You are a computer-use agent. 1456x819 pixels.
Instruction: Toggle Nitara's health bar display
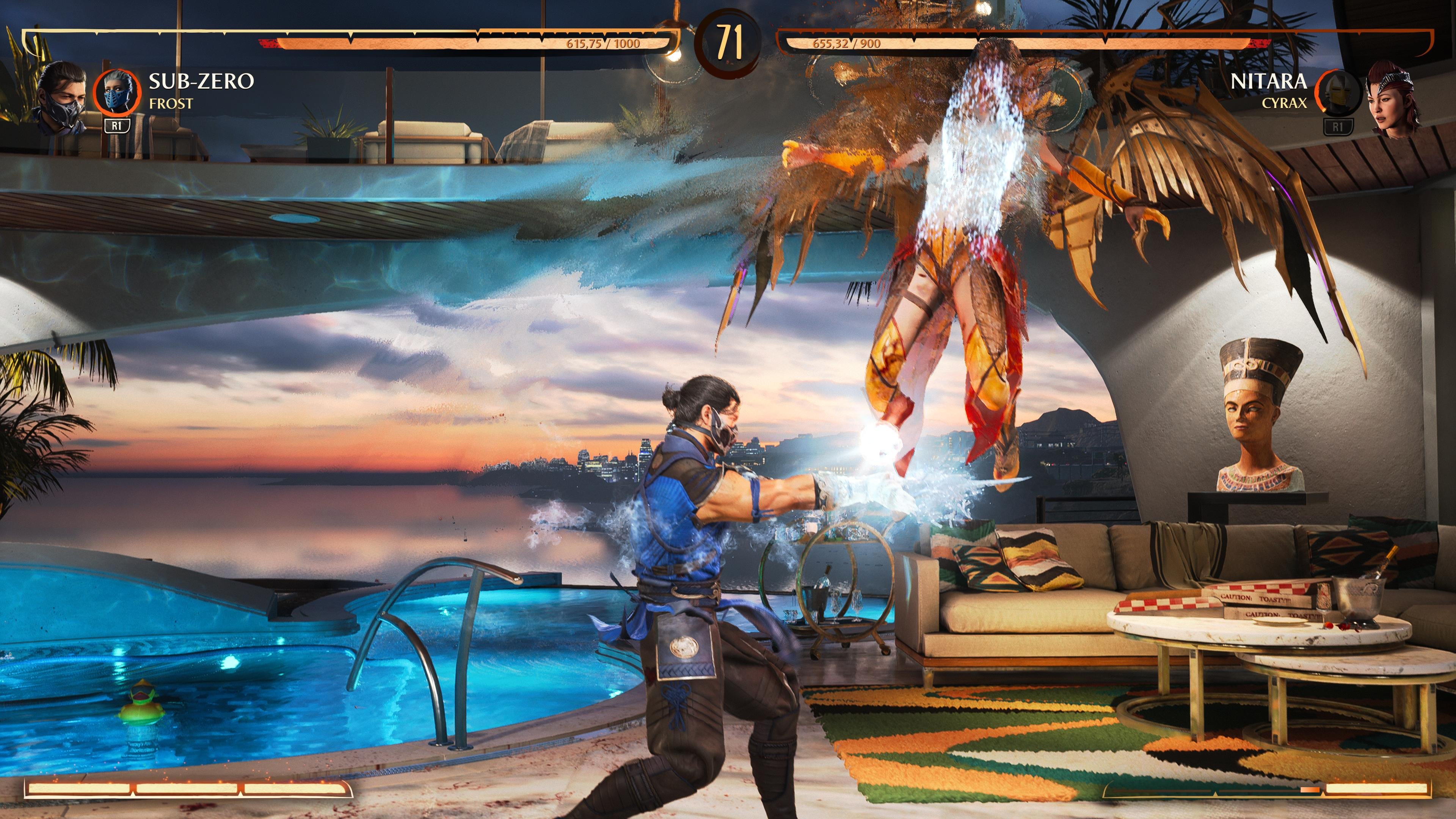point(1074,41)
